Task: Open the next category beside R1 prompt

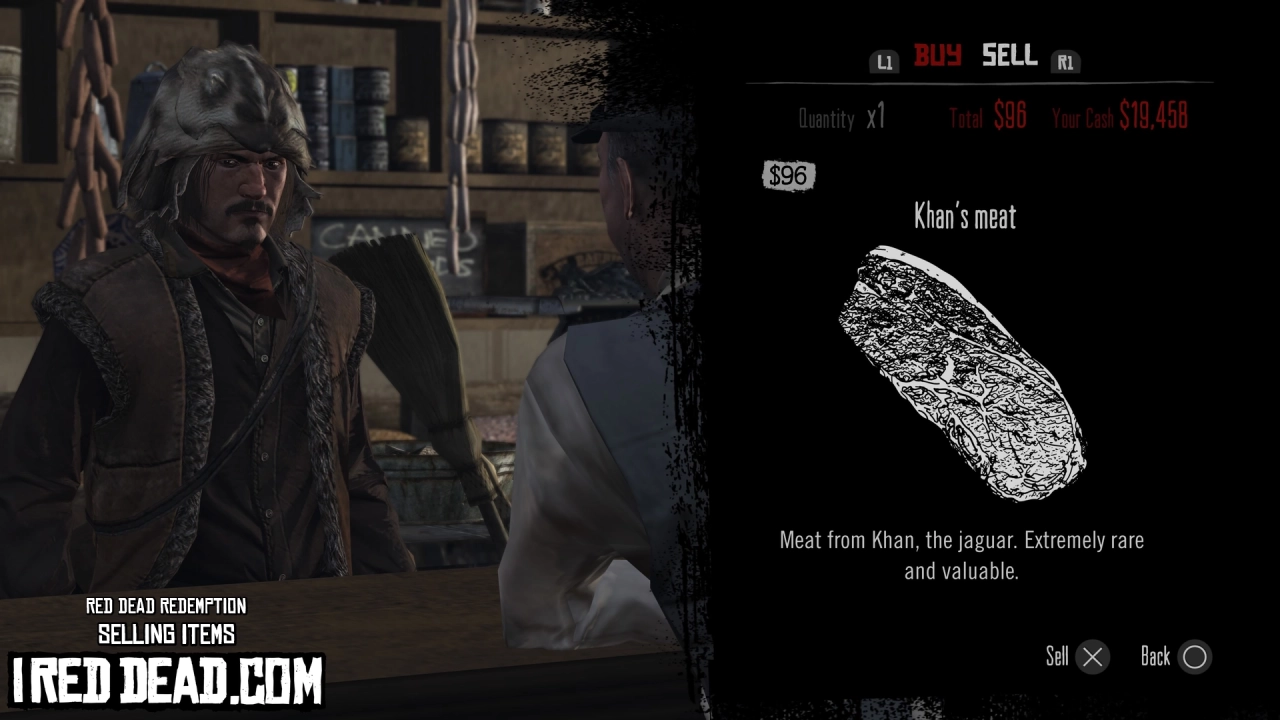Action: 1066,61
